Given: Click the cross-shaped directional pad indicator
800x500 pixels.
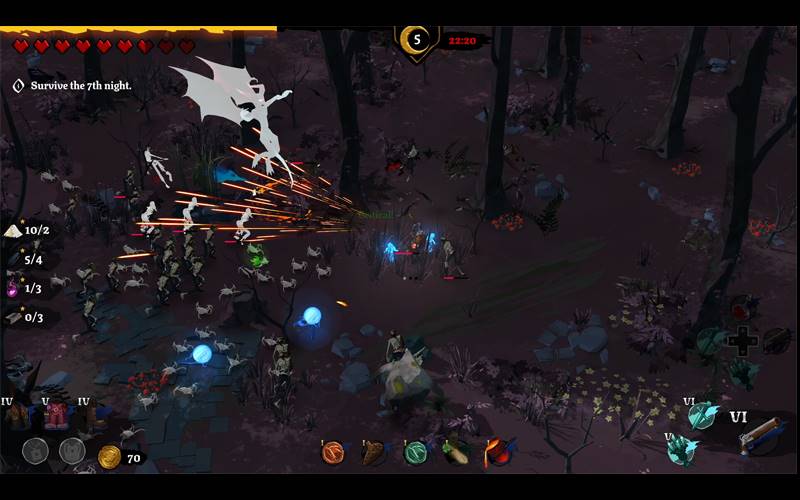Looking at the screenshot, I should (743, 341).
